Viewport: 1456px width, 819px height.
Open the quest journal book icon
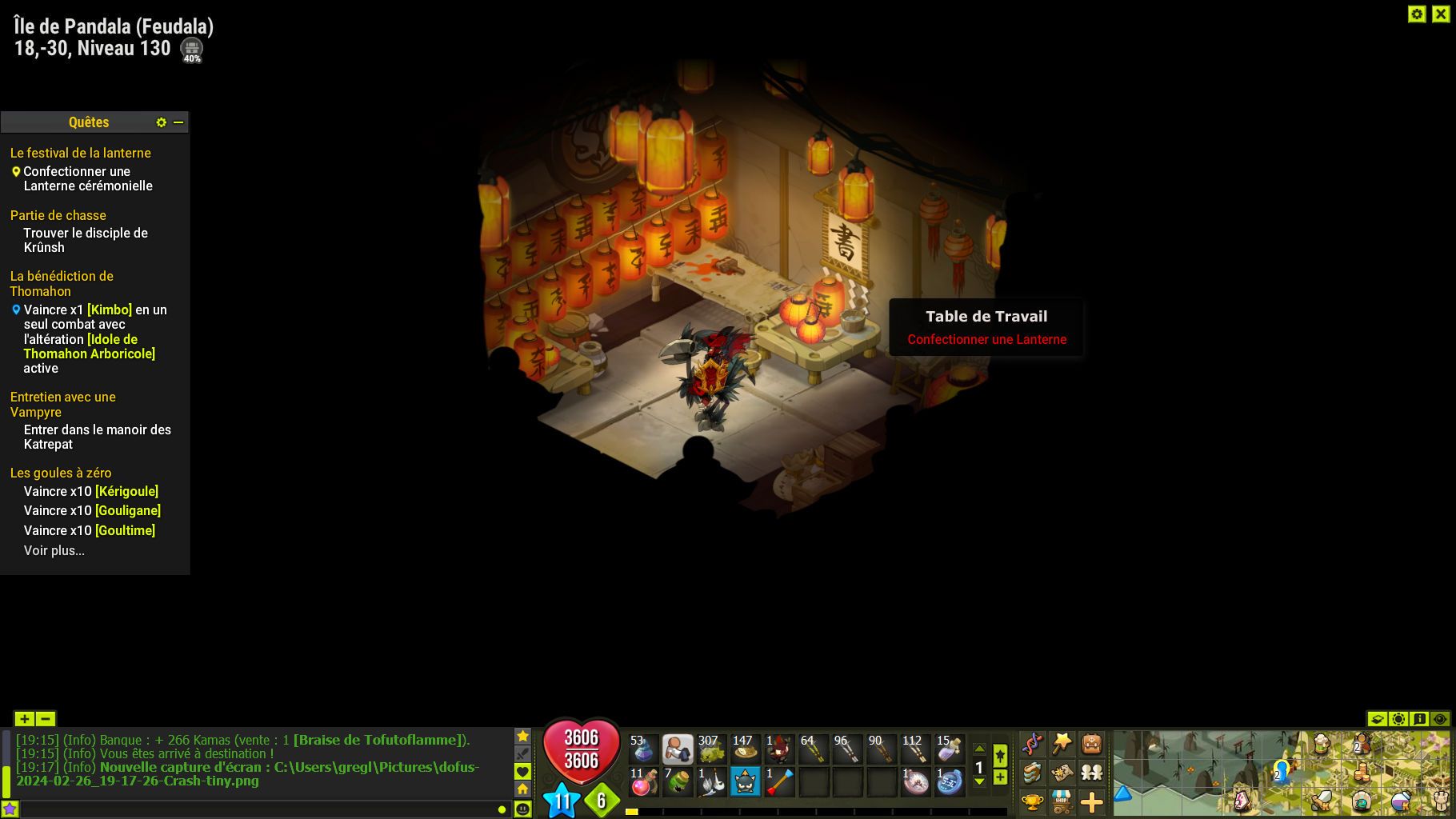(x=1032, y=773)
